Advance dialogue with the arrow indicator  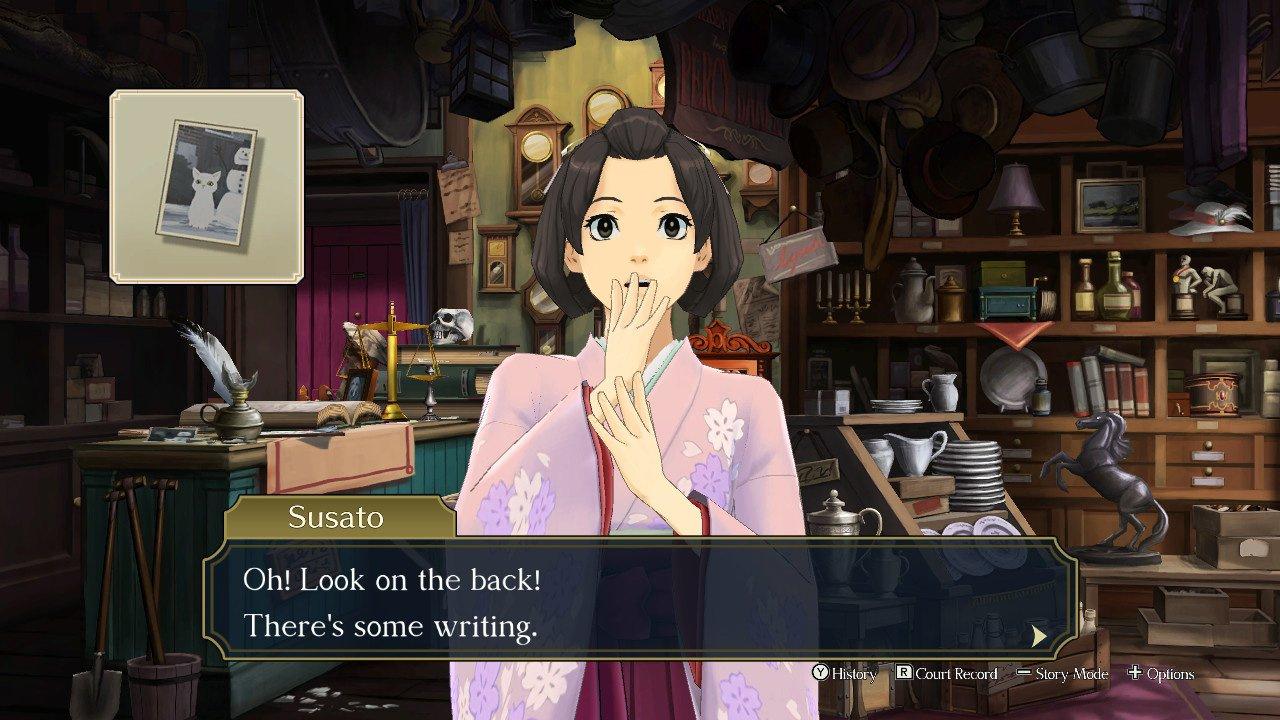click(x=1040, y=635)
